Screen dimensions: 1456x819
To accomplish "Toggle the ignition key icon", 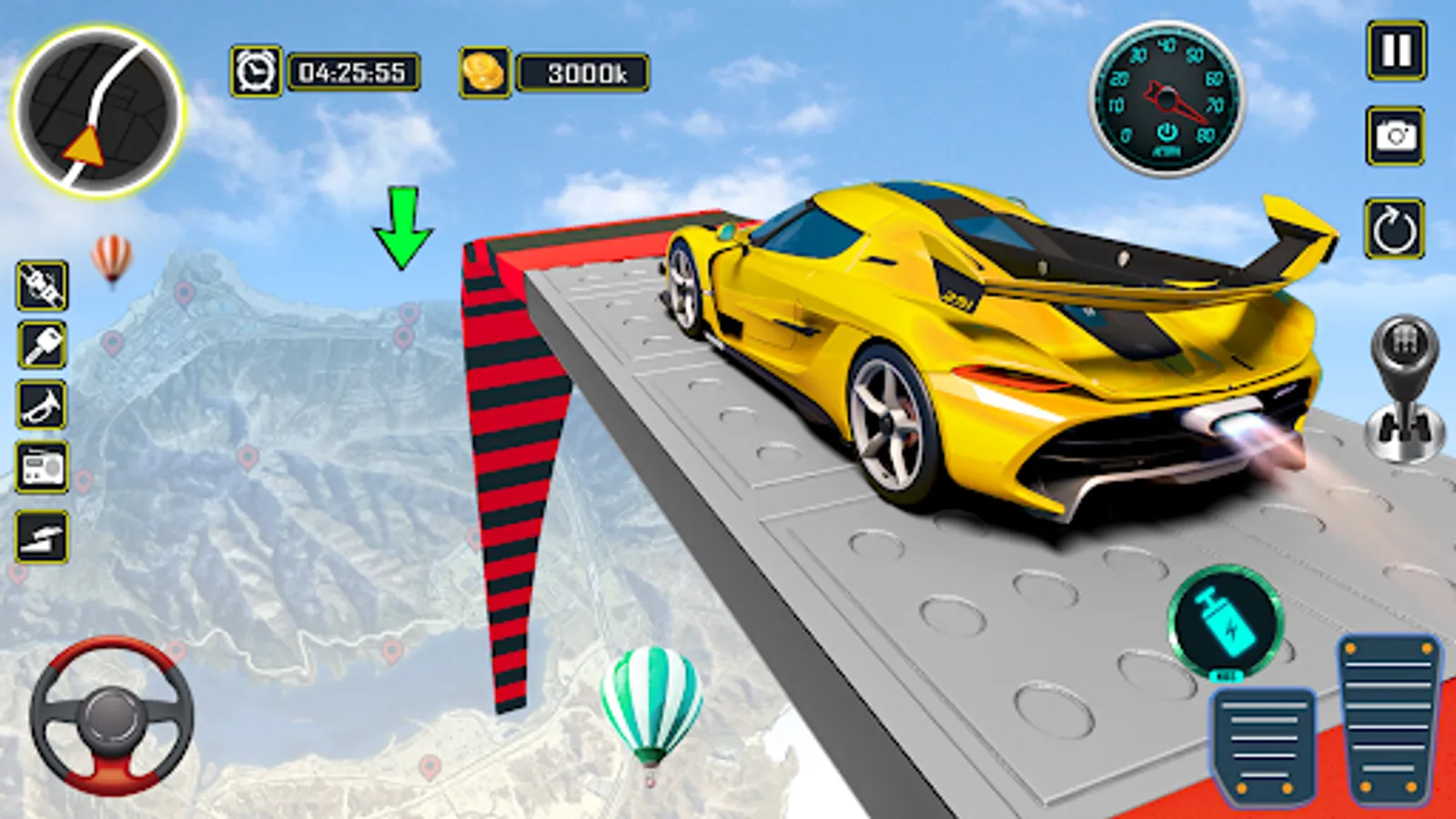I will click(x=42, y=345).
